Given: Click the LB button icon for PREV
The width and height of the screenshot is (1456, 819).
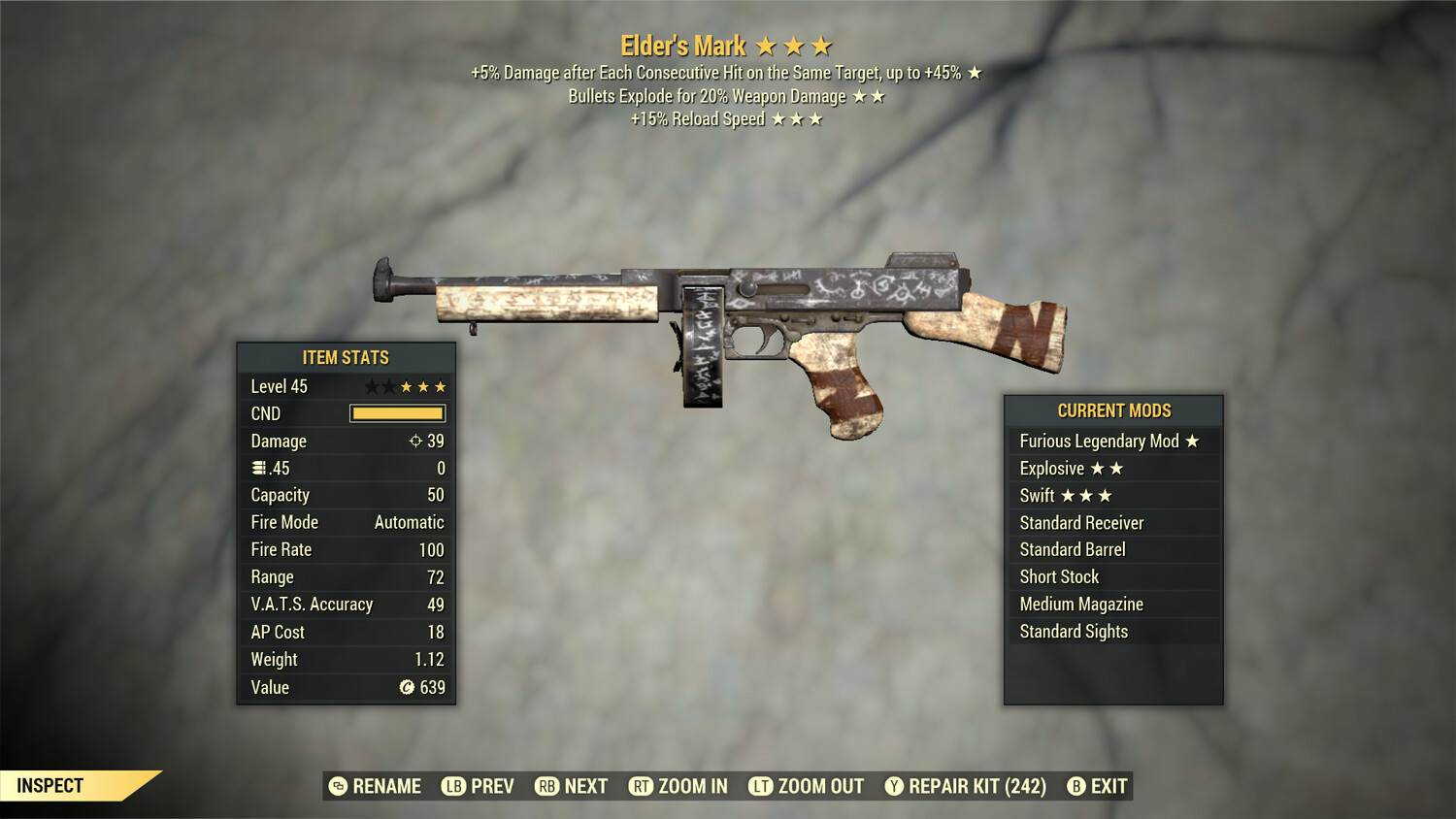Looking at the screenshot, I should [452, 786].
